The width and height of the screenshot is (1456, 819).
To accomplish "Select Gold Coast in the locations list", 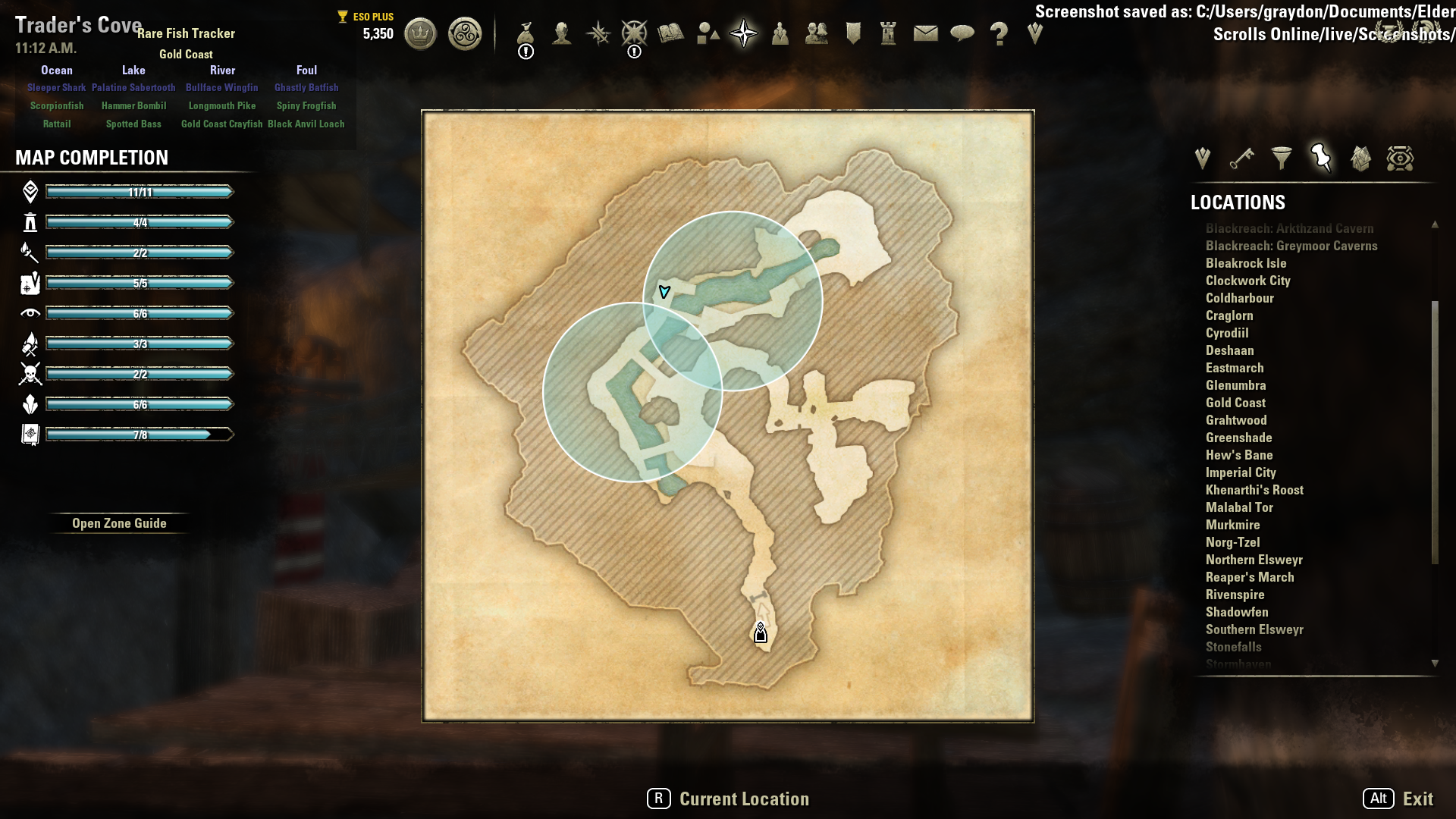I will 1235,403.
